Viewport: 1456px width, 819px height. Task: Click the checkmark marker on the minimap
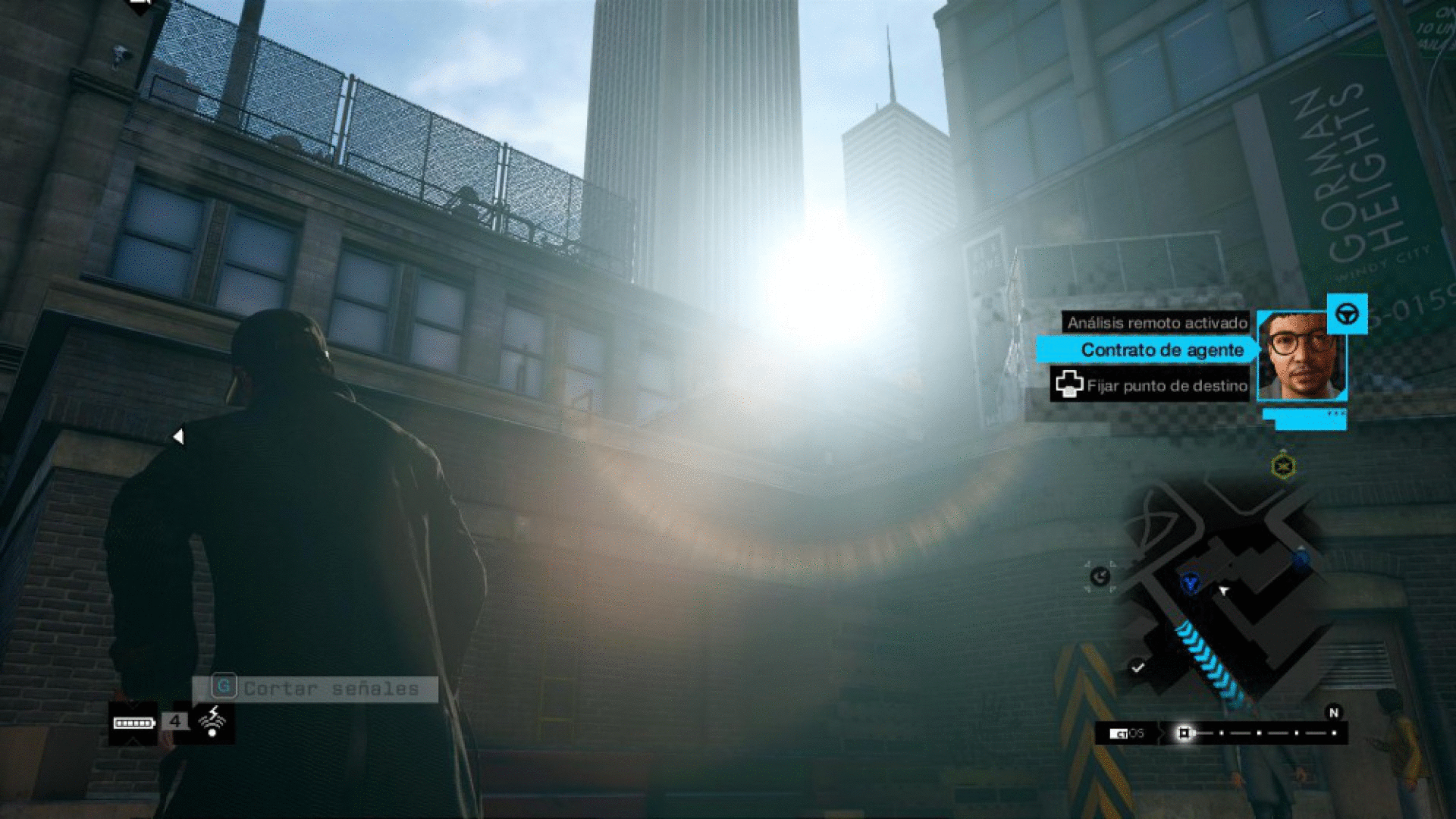[x=1137, y=667]
